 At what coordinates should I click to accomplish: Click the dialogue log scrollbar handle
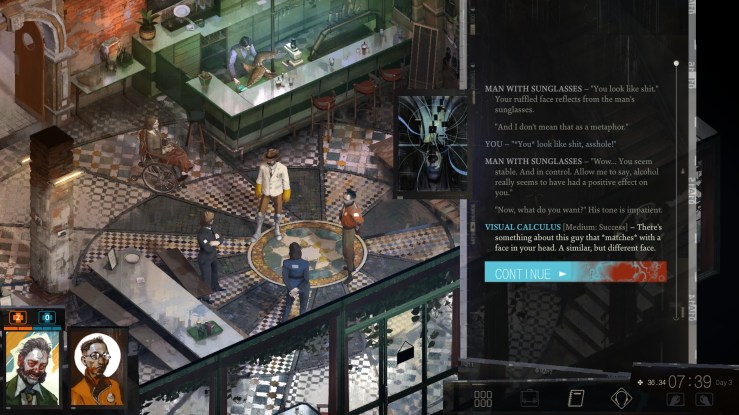(x=676, y=64)
